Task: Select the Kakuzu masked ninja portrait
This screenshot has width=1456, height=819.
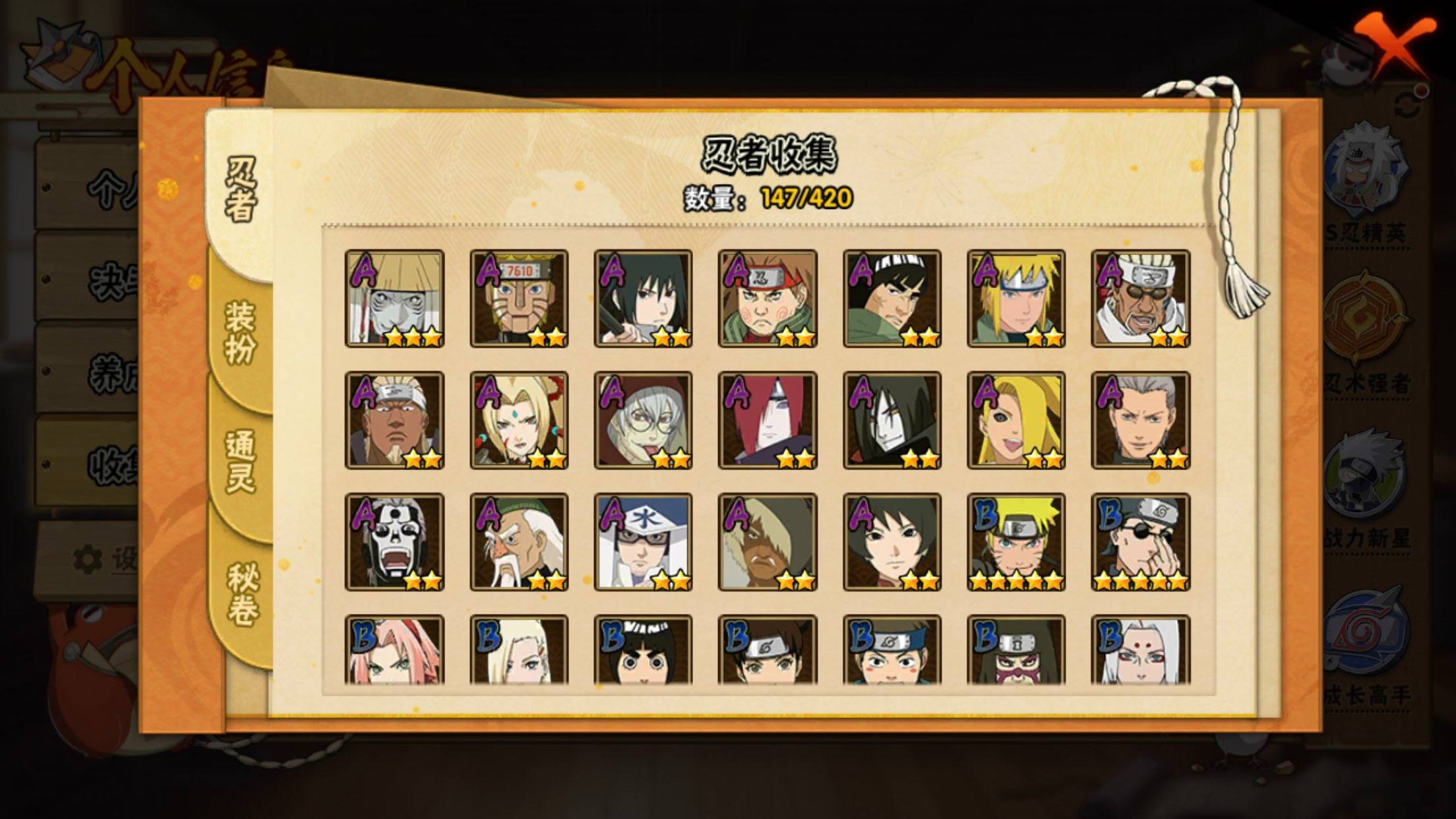Action: coord(394,298)
